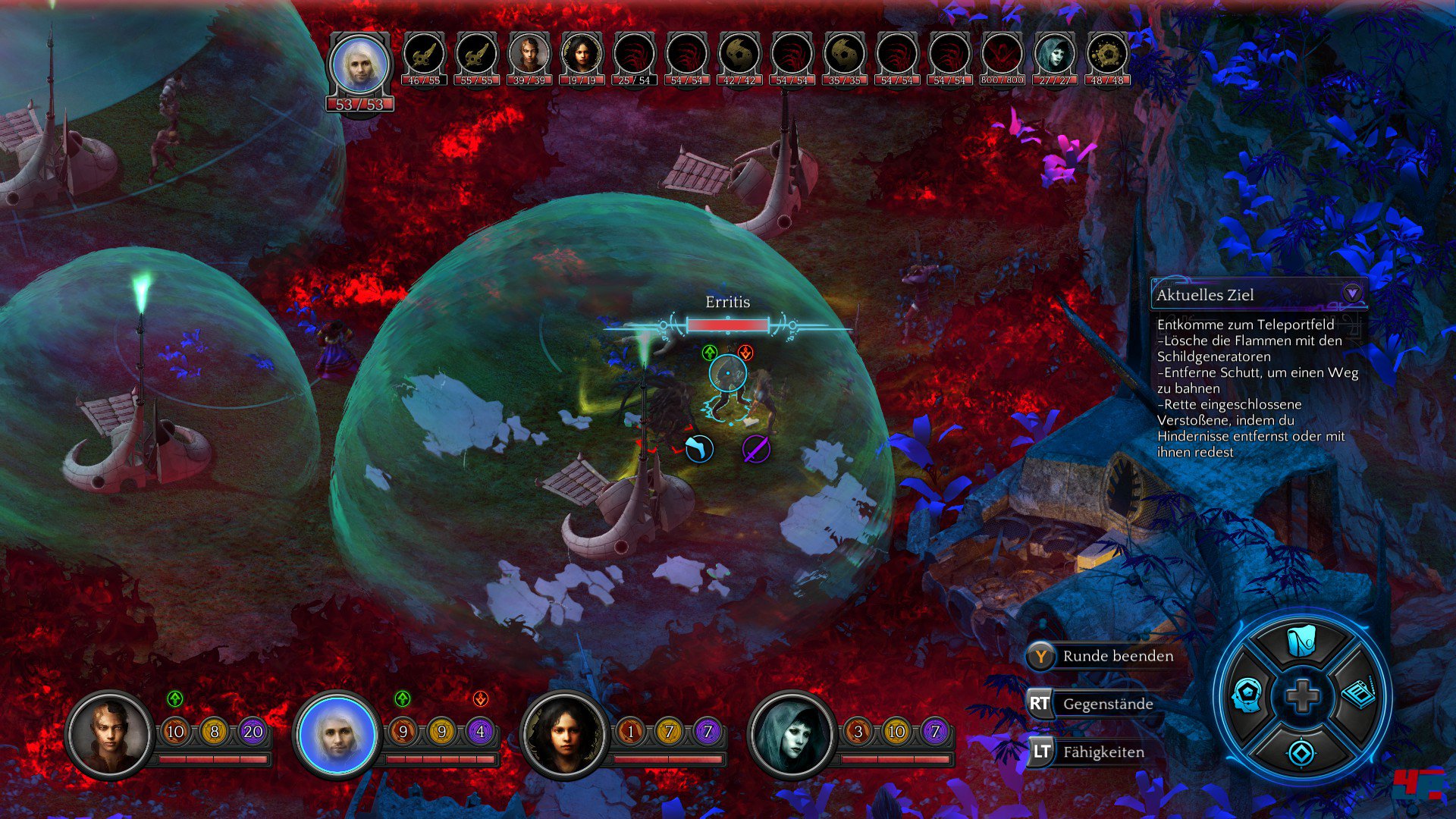The image size is (1456, 819).
Task: Open the head silhouette character icon in radial menu
Action: click(1247, 695)
